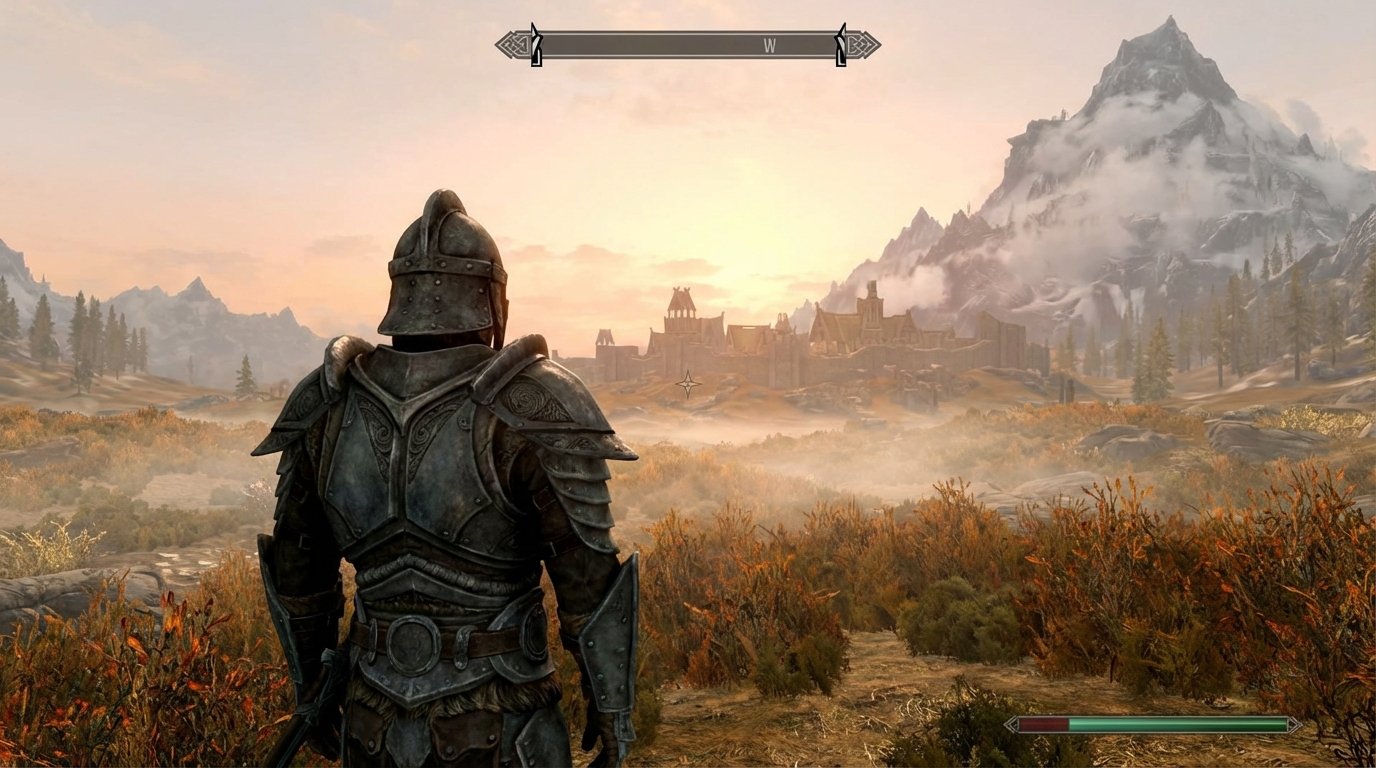Click the left ornate end of the compass bar

coord(507,44)
